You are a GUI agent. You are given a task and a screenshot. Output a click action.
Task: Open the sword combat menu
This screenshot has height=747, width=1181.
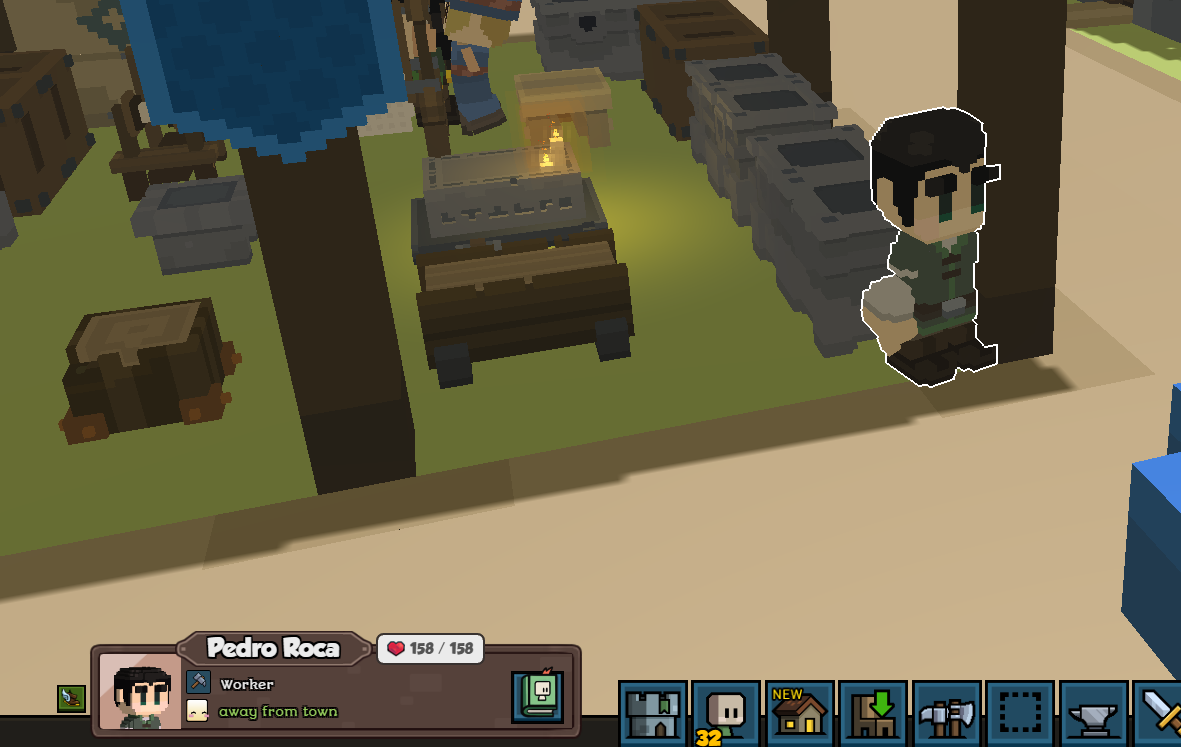tap(1162, 714)
